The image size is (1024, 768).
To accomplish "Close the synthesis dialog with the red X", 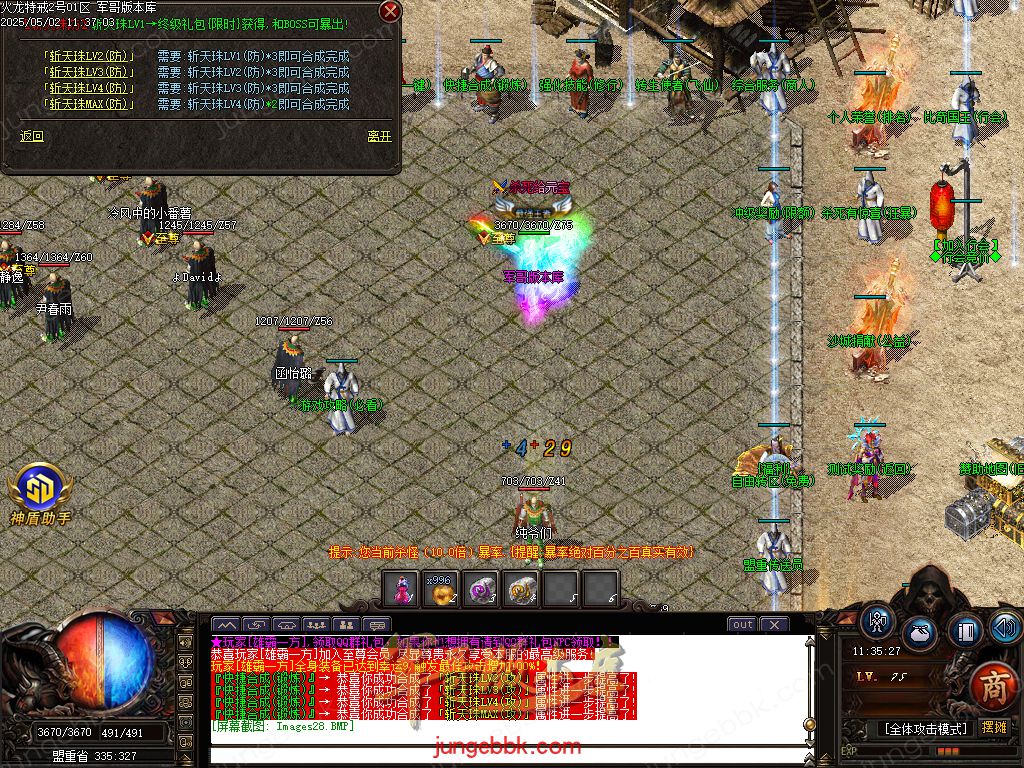I will tap(390, 12).
